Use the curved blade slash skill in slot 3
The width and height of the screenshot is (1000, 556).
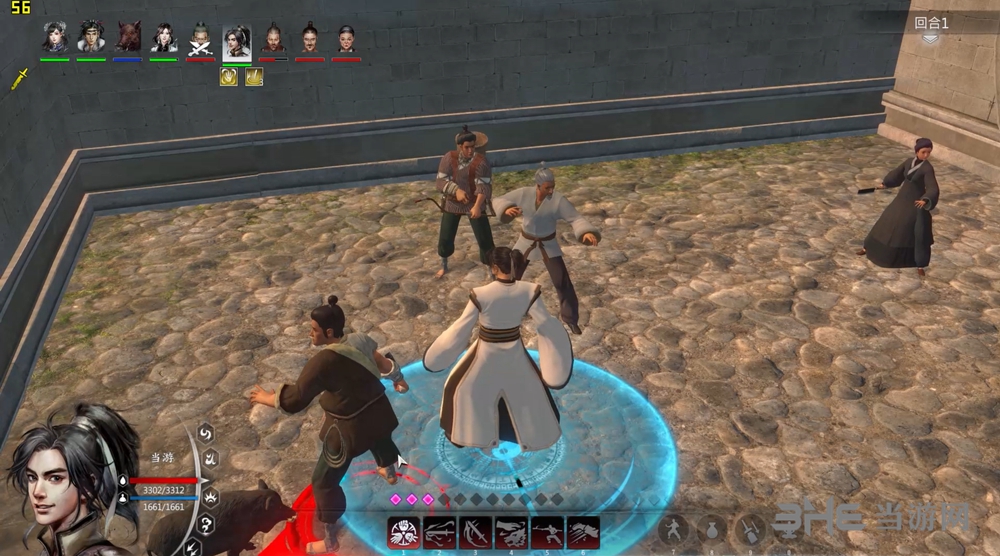pos(476,532)
